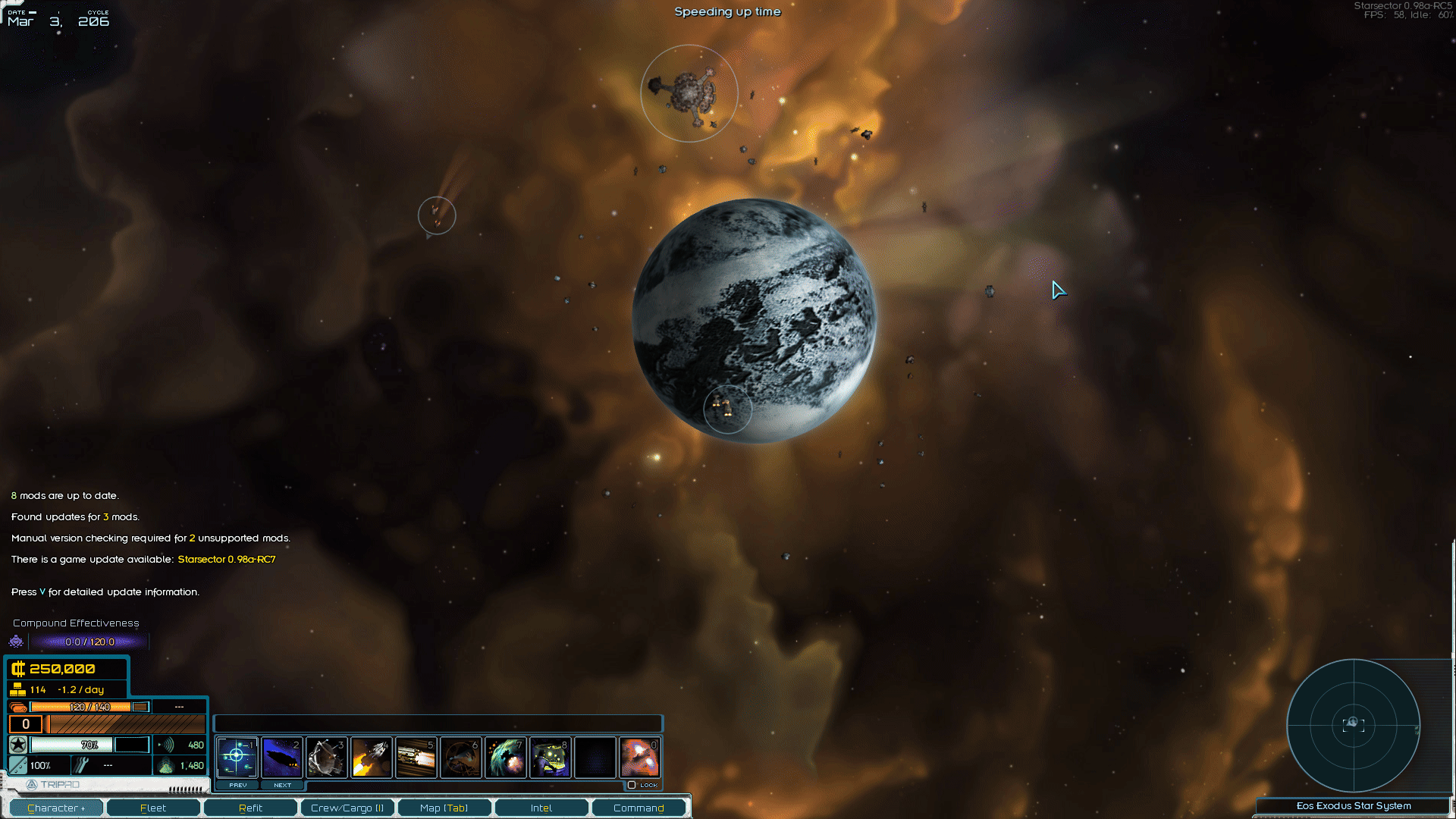Select the ability in slot 8
The image size is (1456, 819).
click(551, 757)
